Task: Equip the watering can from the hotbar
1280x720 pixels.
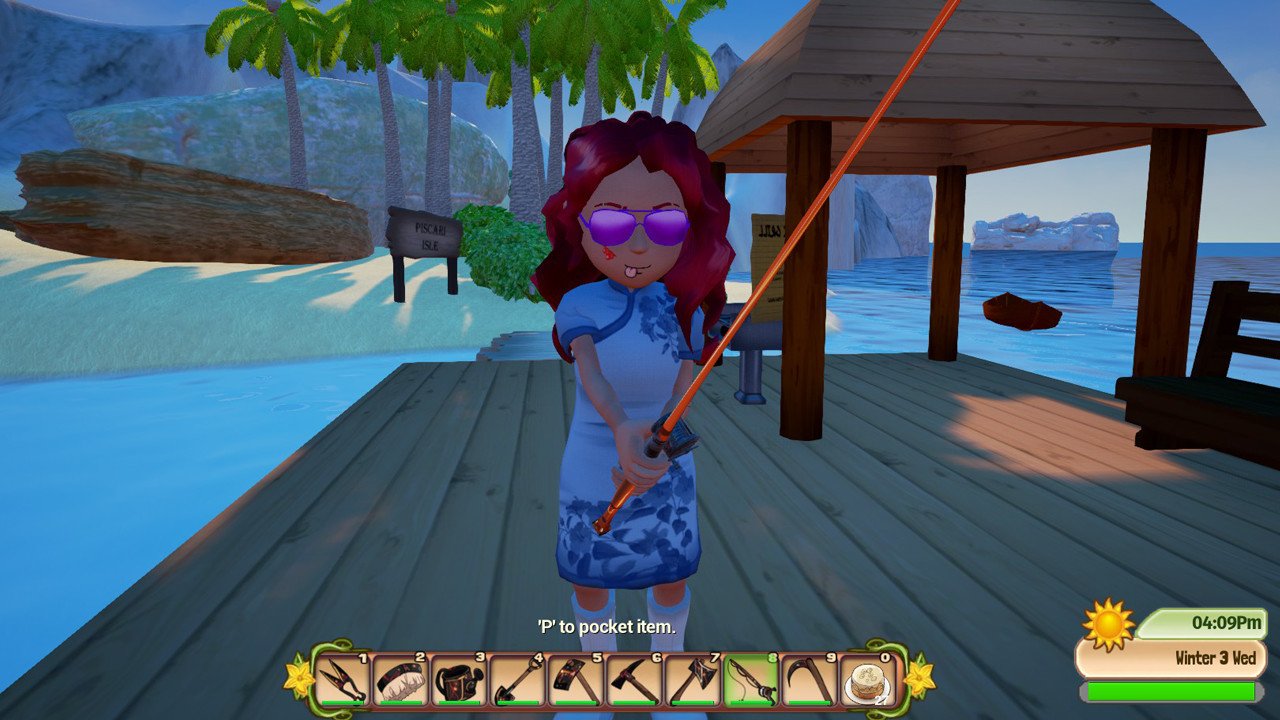Action: pos(460,680)
